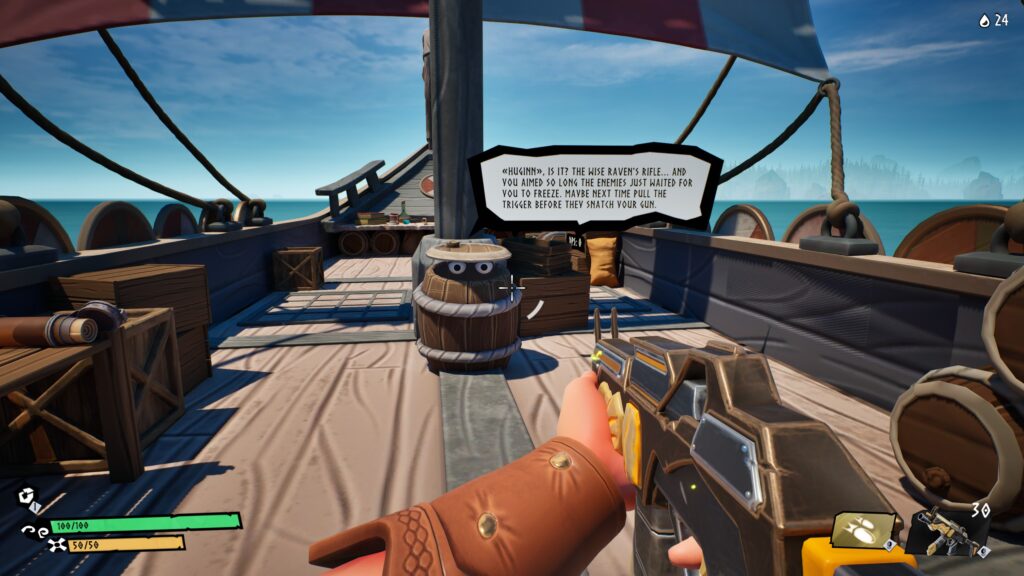Click the cube item icon above health
The width and height of the screenshot is (1024, 576).
click(25, 496)
